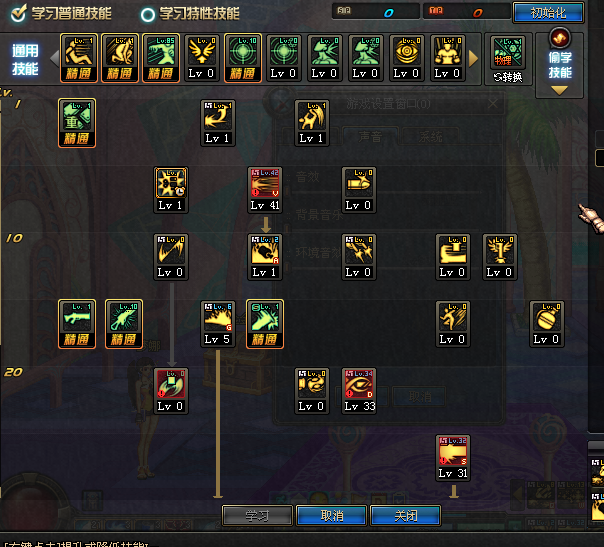This screenshot has width=604, height=547.
Task: Select the red-eye skill at Lv 33
Action: pyautogui.click(x=358, y=386)
